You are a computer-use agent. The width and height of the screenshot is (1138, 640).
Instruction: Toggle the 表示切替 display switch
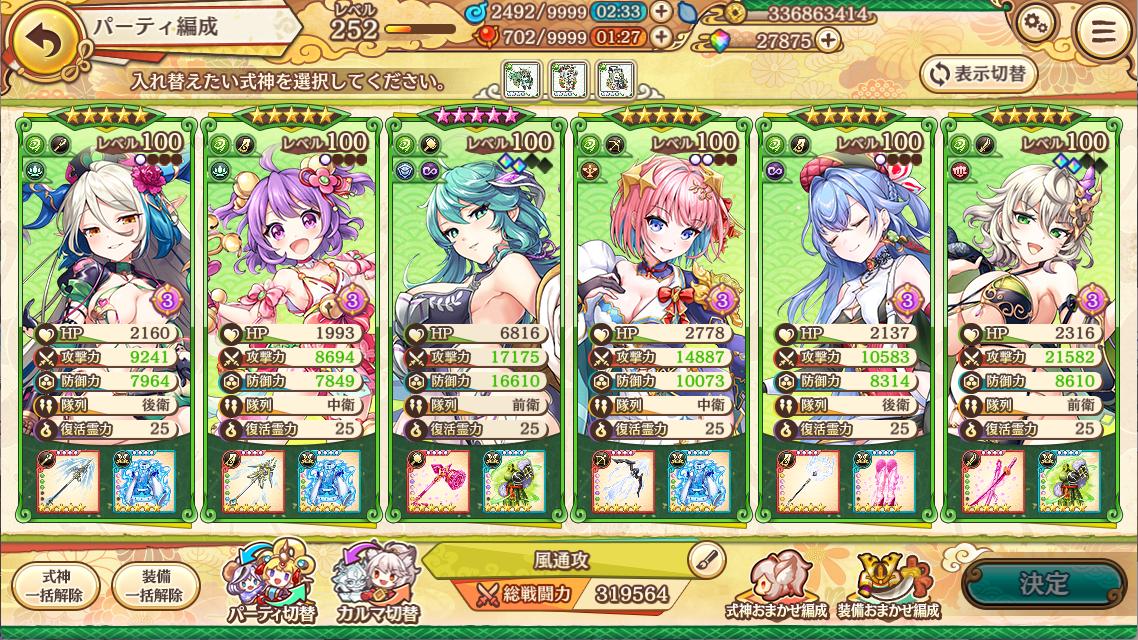point(978,73)
